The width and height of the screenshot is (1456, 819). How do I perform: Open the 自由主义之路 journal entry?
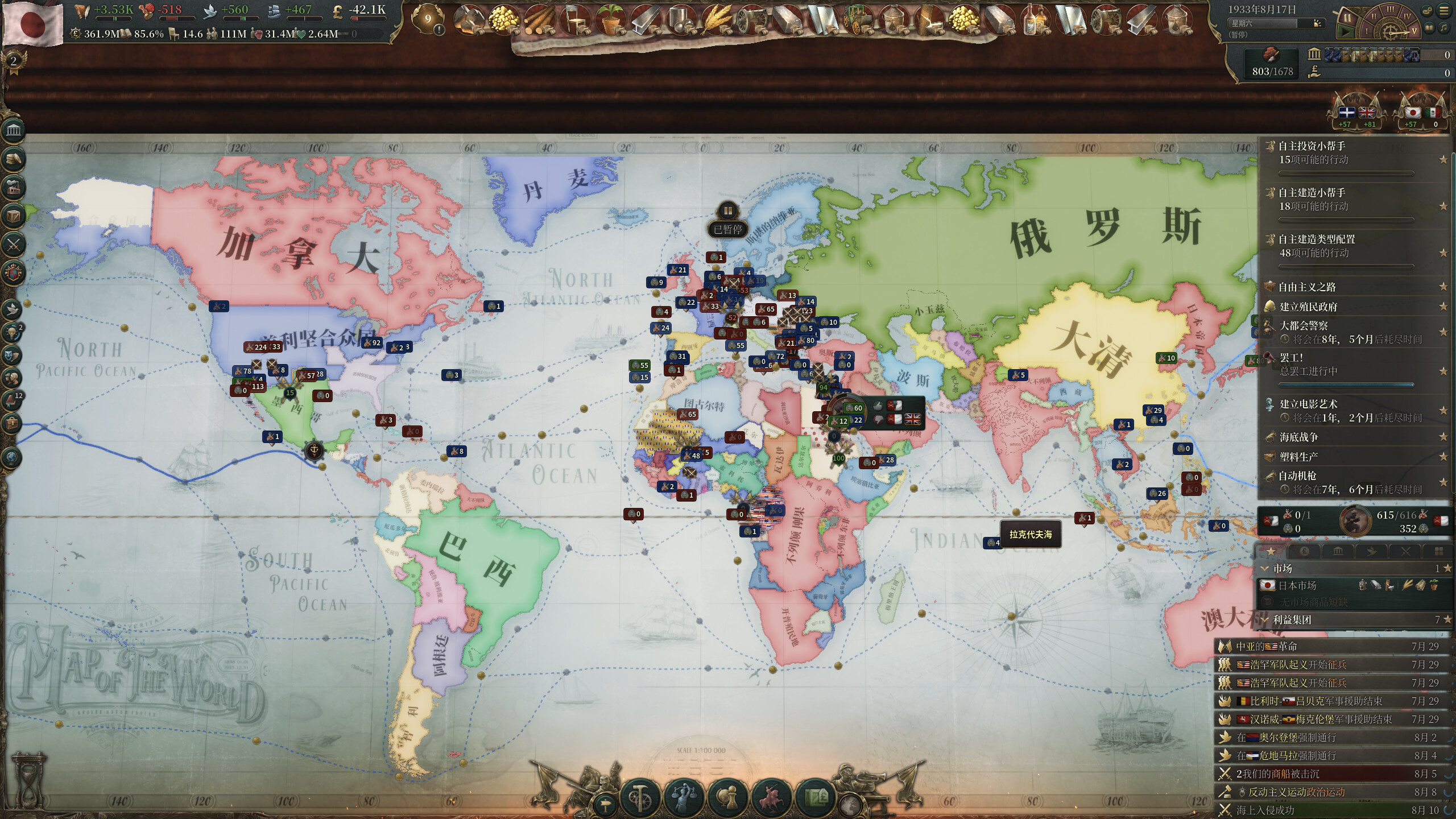1307,287
